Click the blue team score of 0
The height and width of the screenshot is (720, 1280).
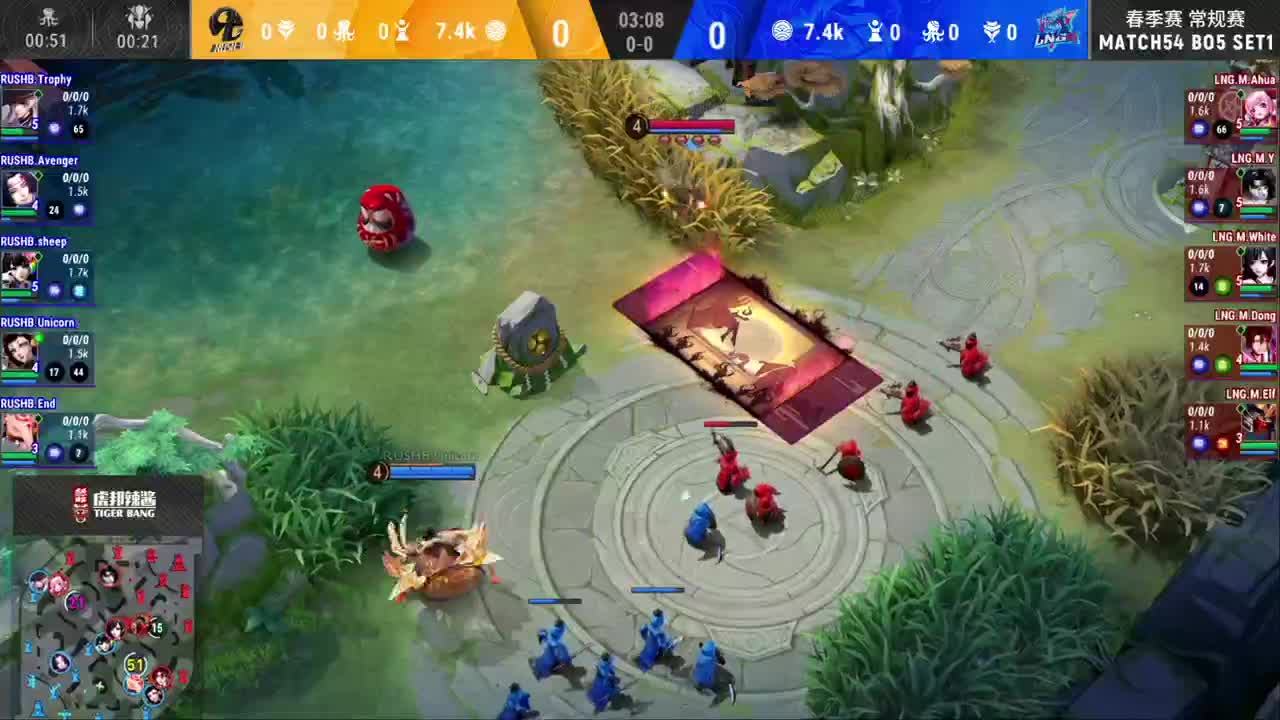point(717,32)
